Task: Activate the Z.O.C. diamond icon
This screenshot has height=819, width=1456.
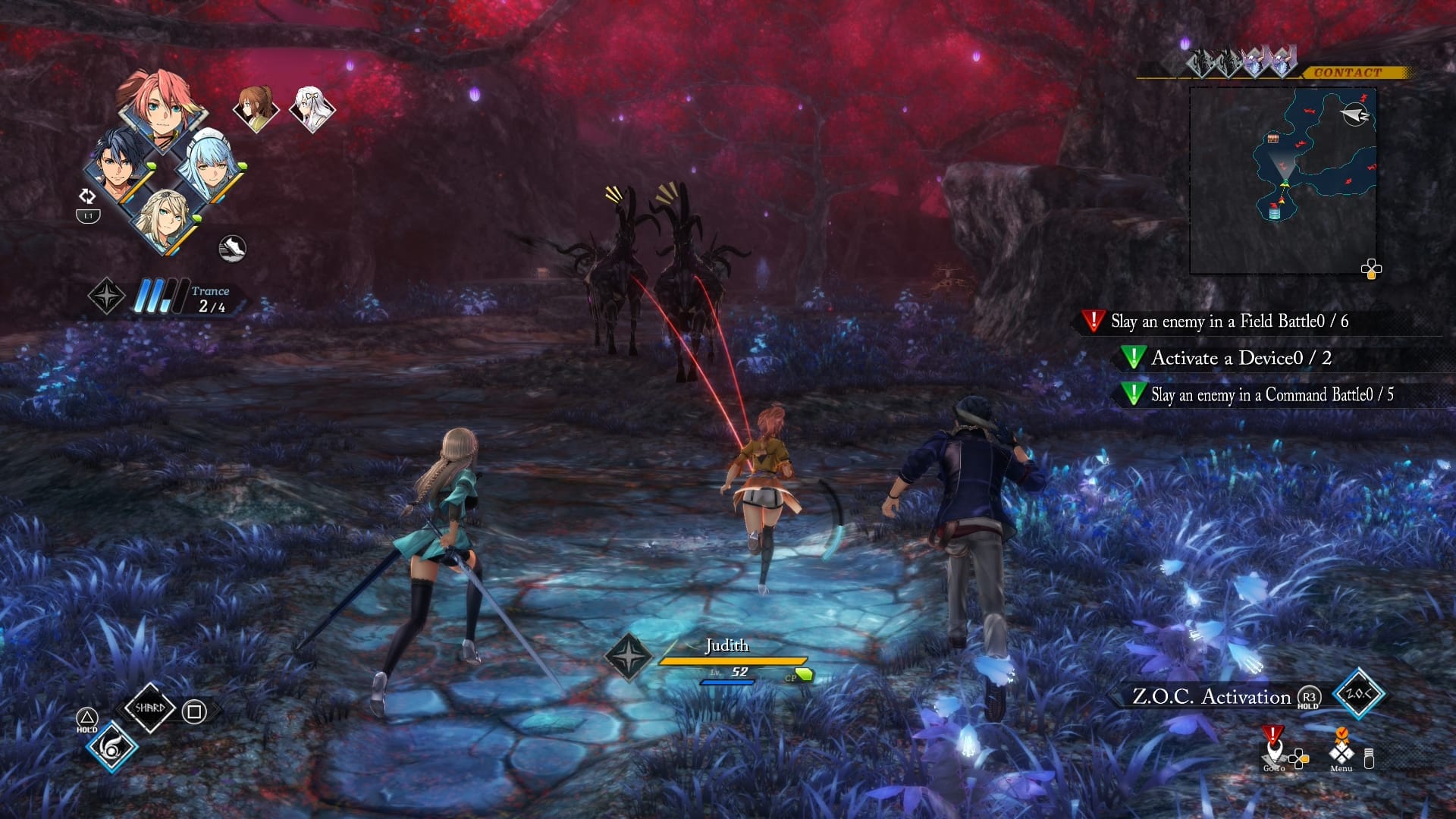Action: coord(1357,694)
